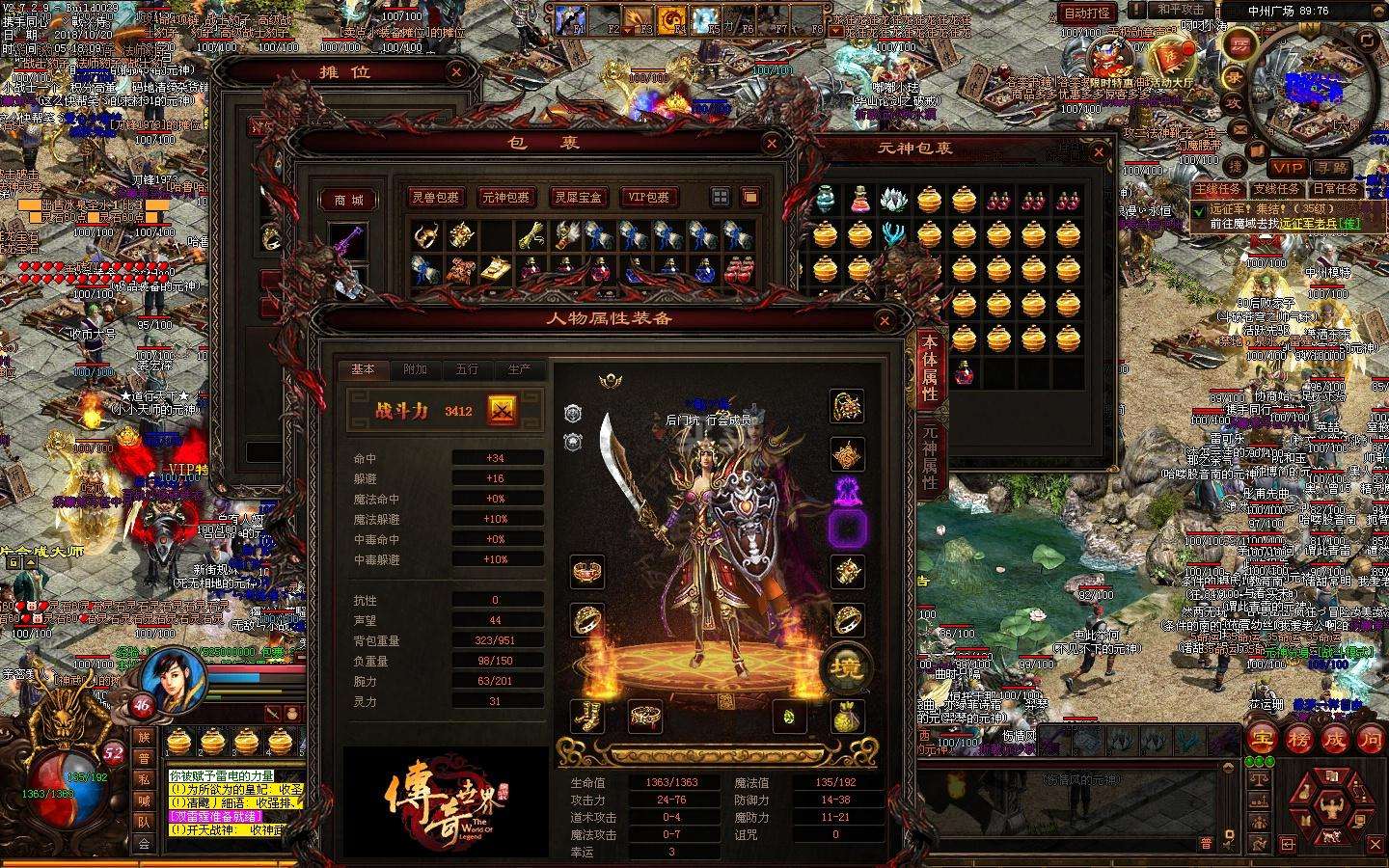Close the 摊位 stall window
Image resolution: width=1389 pixels, height=868 pixels.
456,71
